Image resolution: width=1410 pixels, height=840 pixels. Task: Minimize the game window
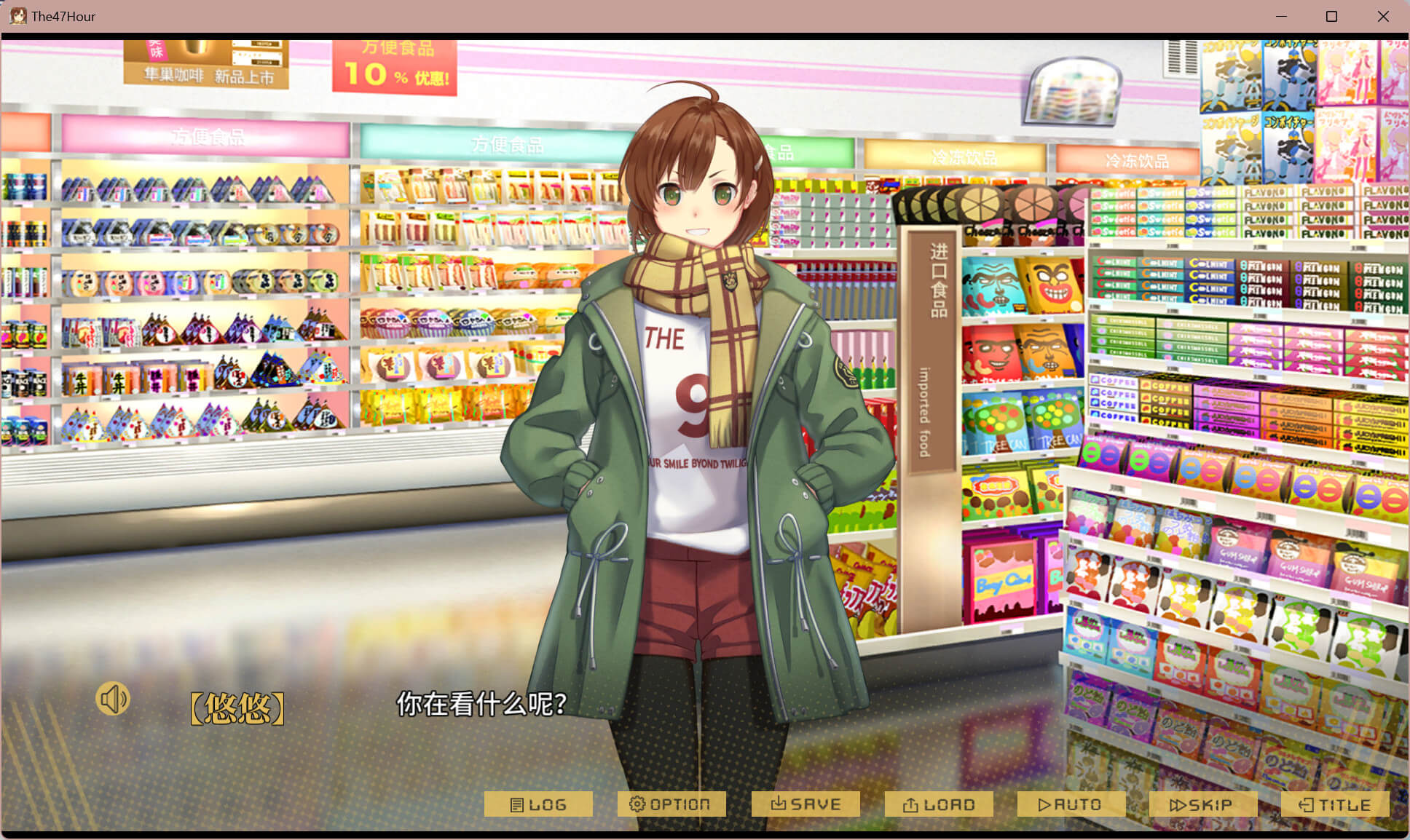(x=1281, y=16)
